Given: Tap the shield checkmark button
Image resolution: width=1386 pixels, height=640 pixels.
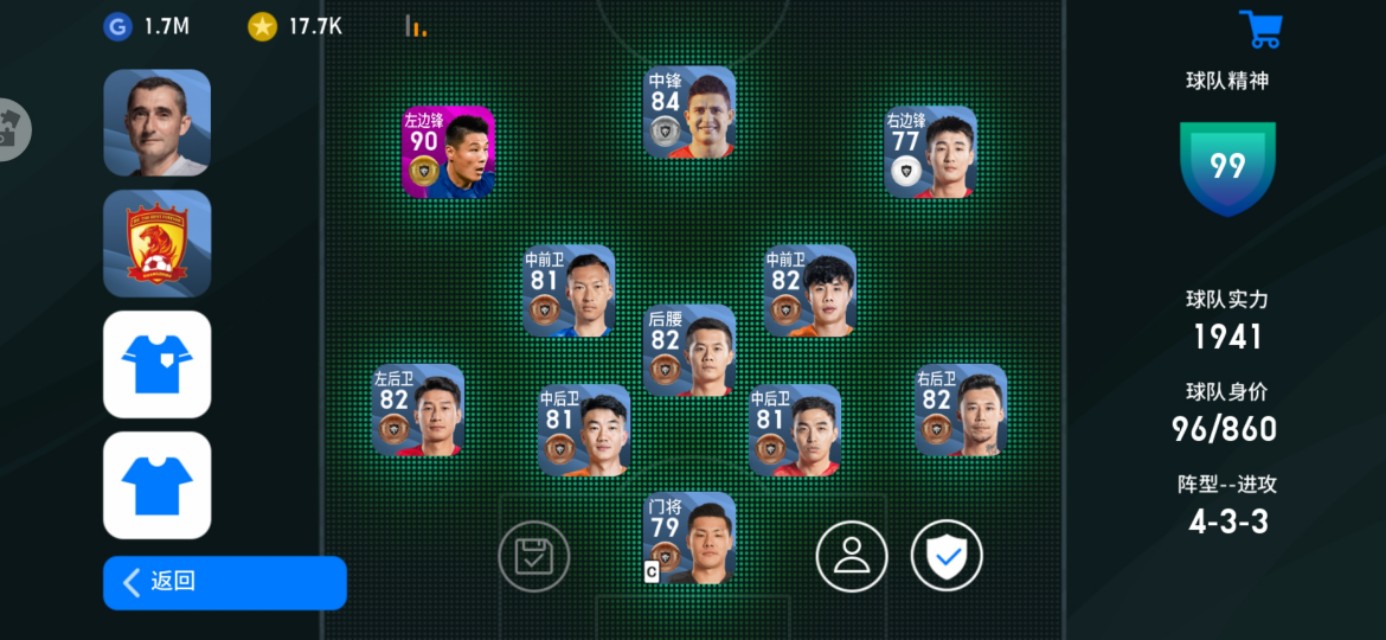Looking at the screenshot, I should point(946,556).
